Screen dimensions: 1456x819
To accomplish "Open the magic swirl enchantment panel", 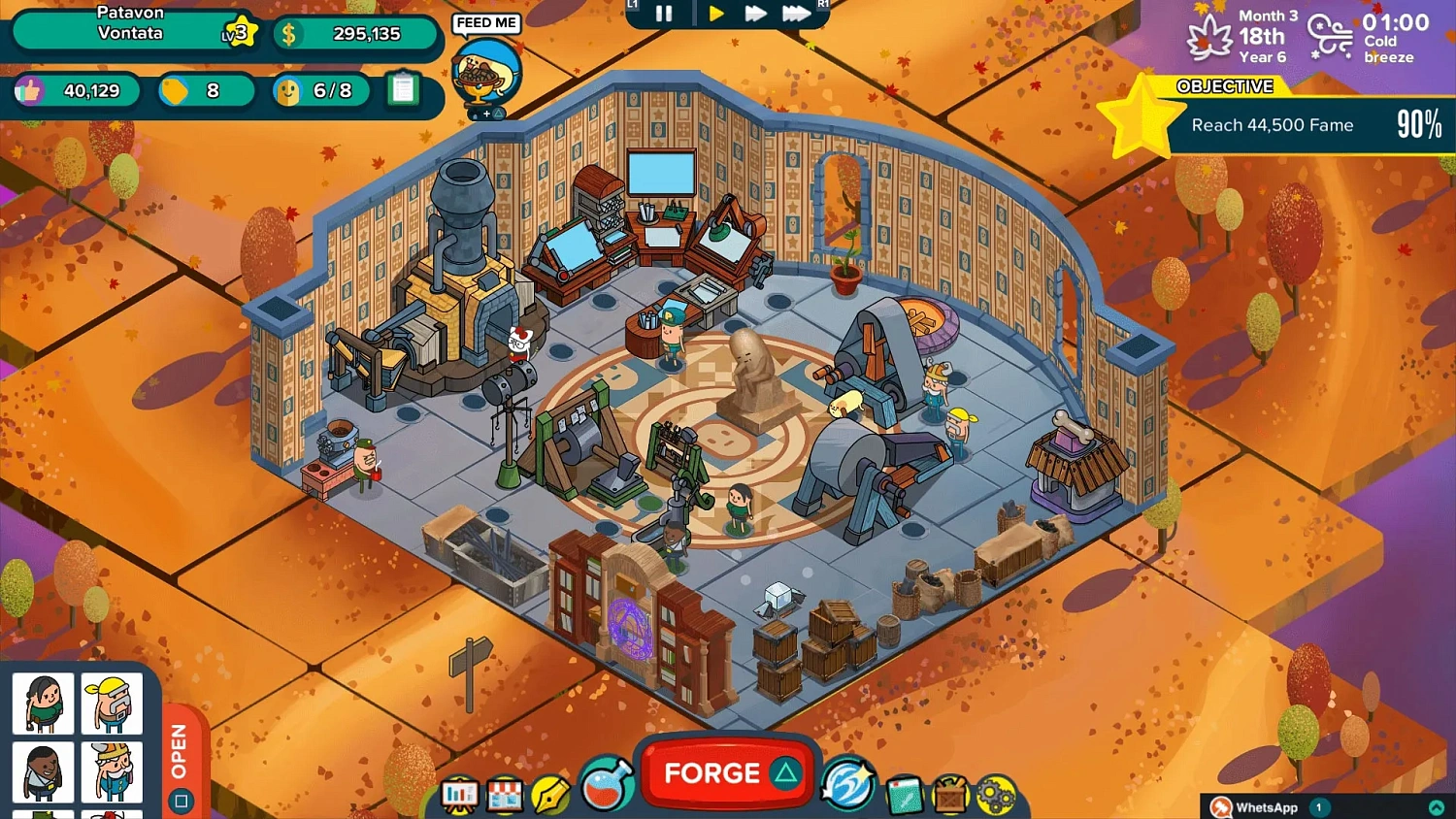I will (848, 788).
